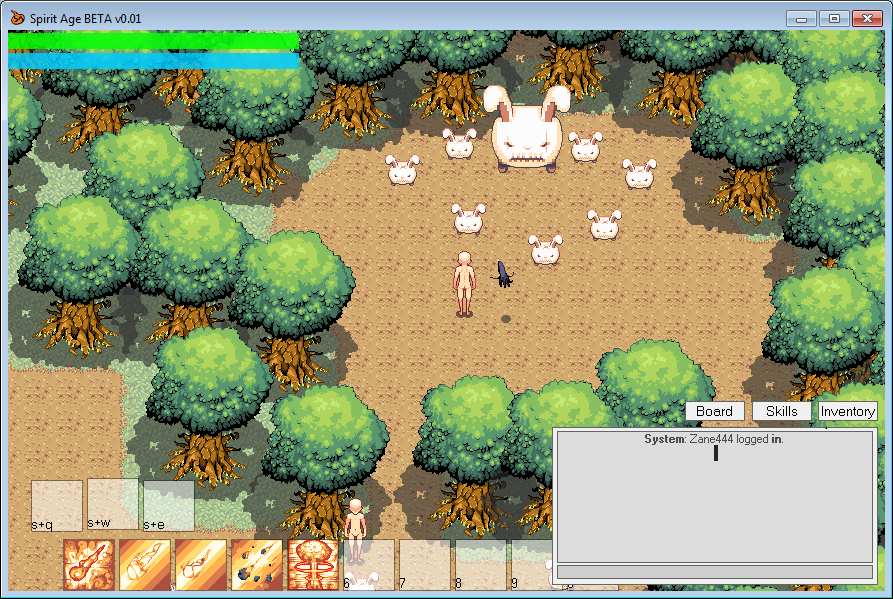This screenshot has width=893, height=599.
Task: Minimize the Spirit Age window
Action: click(800, 18)
